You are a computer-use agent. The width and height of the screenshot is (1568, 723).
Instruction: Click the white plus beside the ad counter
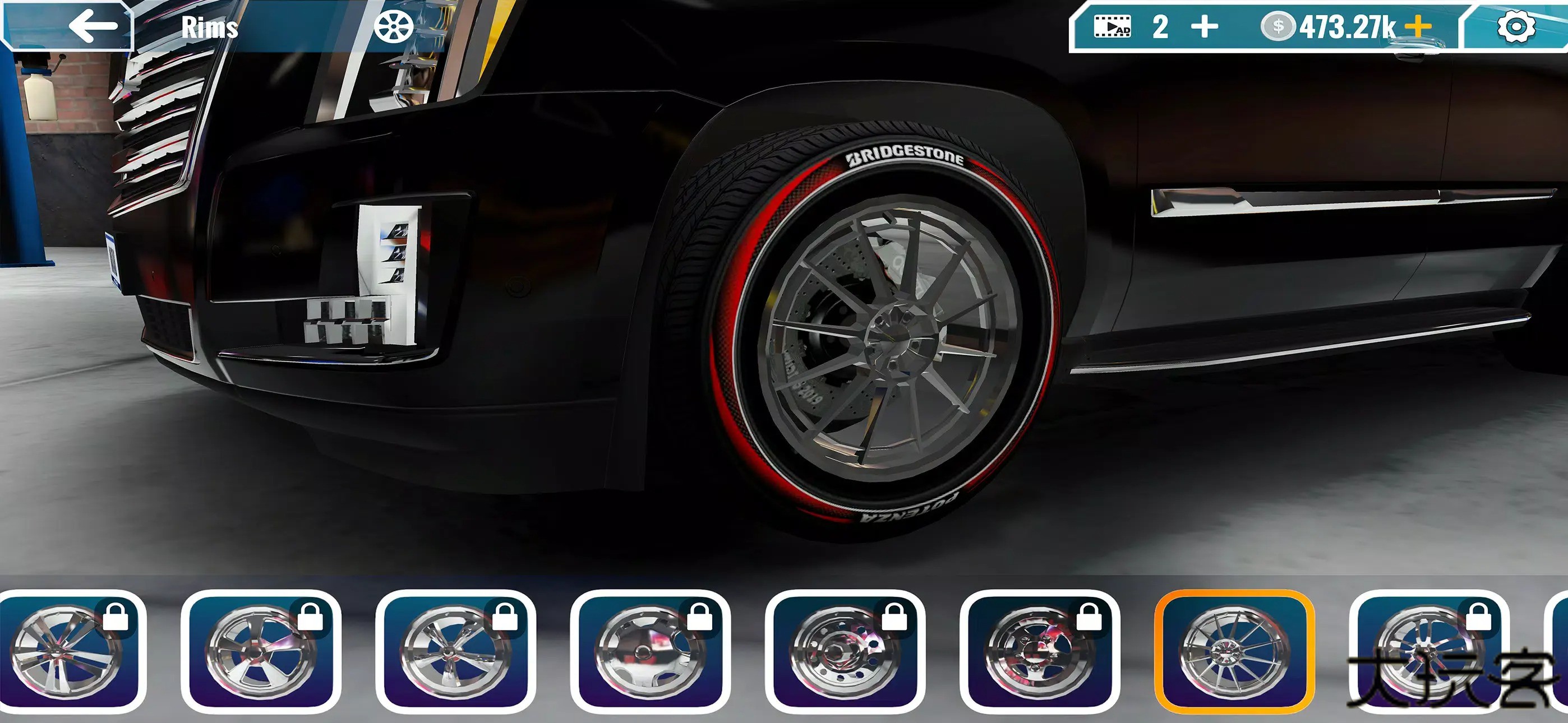click(x=1203, y=27)
